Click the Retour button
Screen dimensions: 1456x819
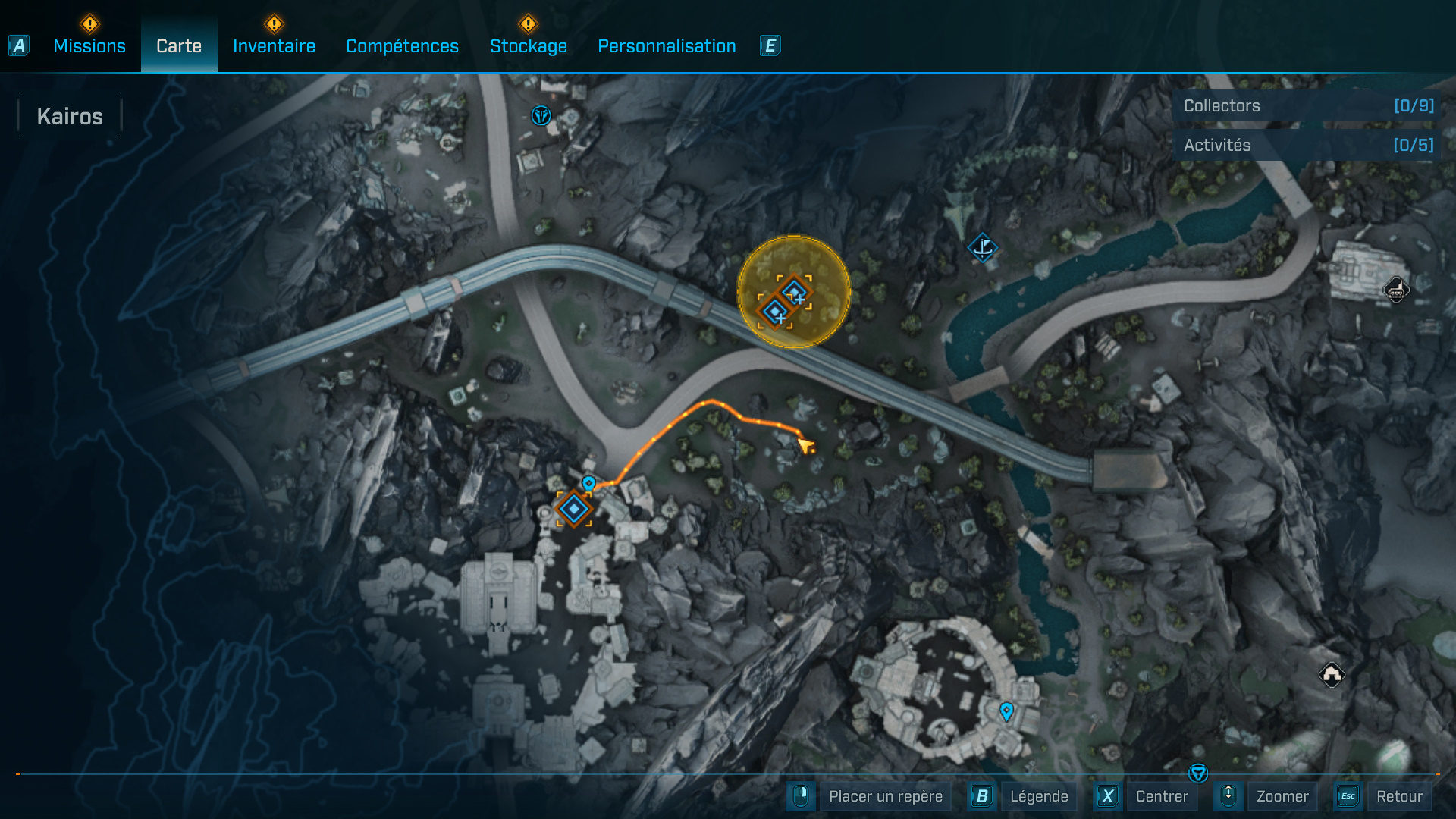1398,796
